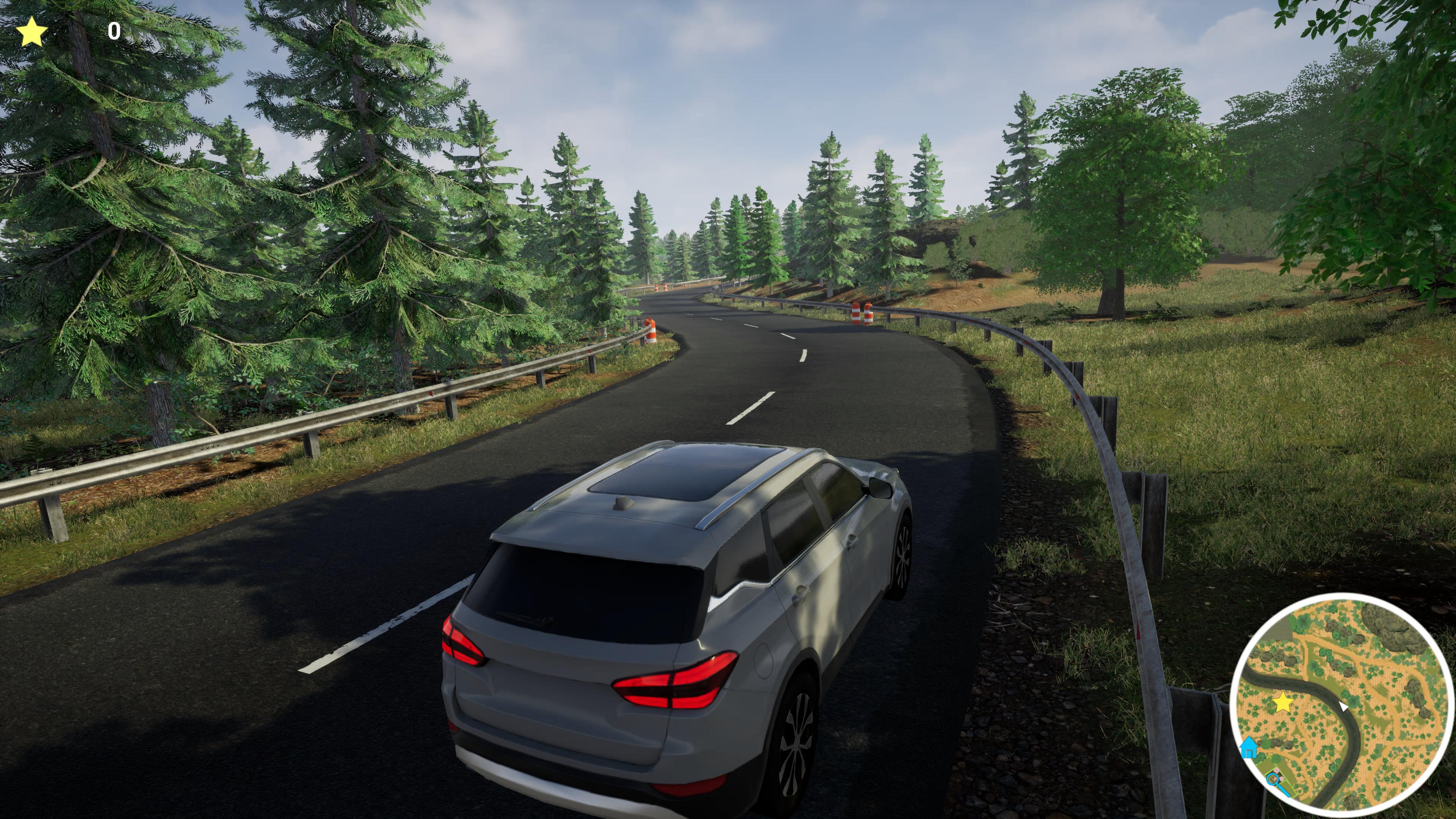Viewport: 1456px width, 819px height.
Task: Select the white player arrow on the minimap
Action: [1343, 705]
